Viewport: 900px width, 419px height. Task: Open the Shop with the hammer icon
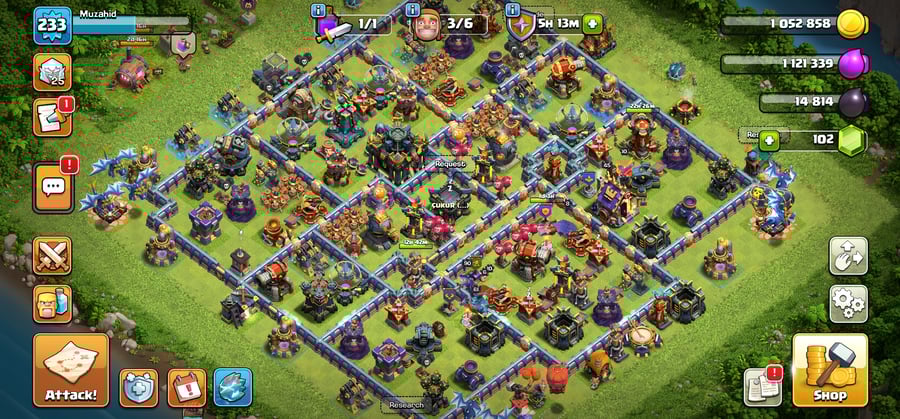829,369
